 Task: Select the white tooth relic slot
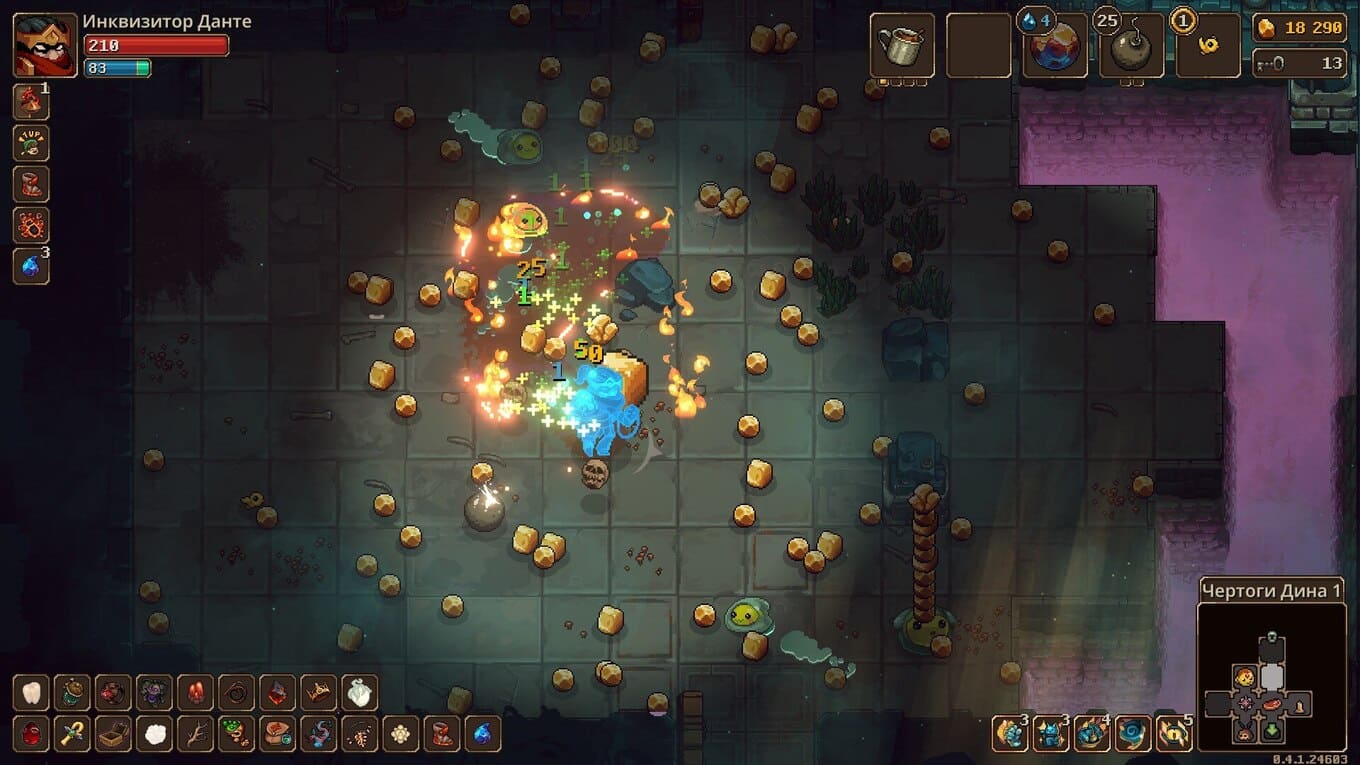click(x=31, y=692)
